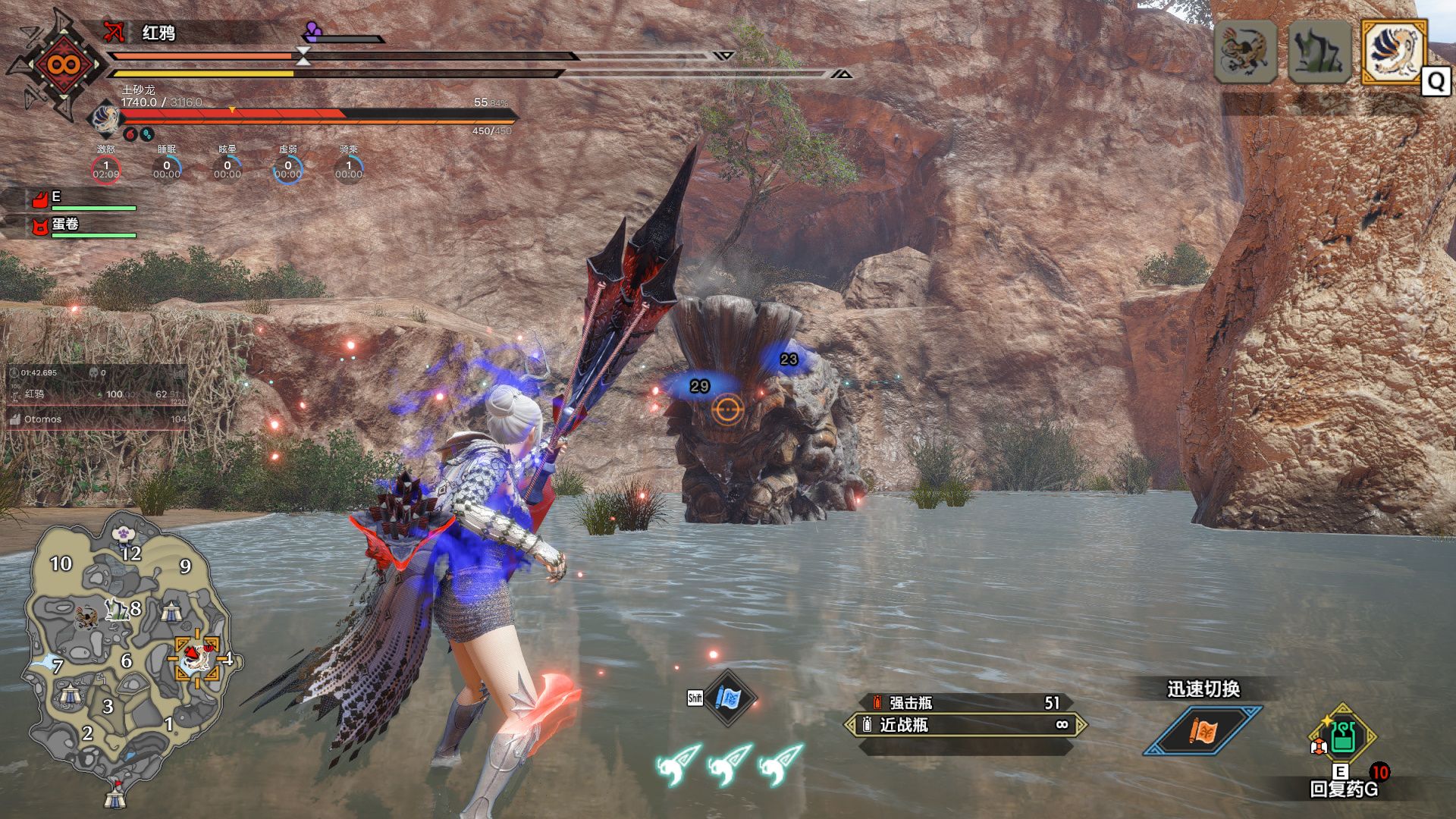Click the blue scroll icon beside Shift
Image resolution: width=1456 pixels, height=819 pixels.
pyautogui.click(x=728, y=698)
